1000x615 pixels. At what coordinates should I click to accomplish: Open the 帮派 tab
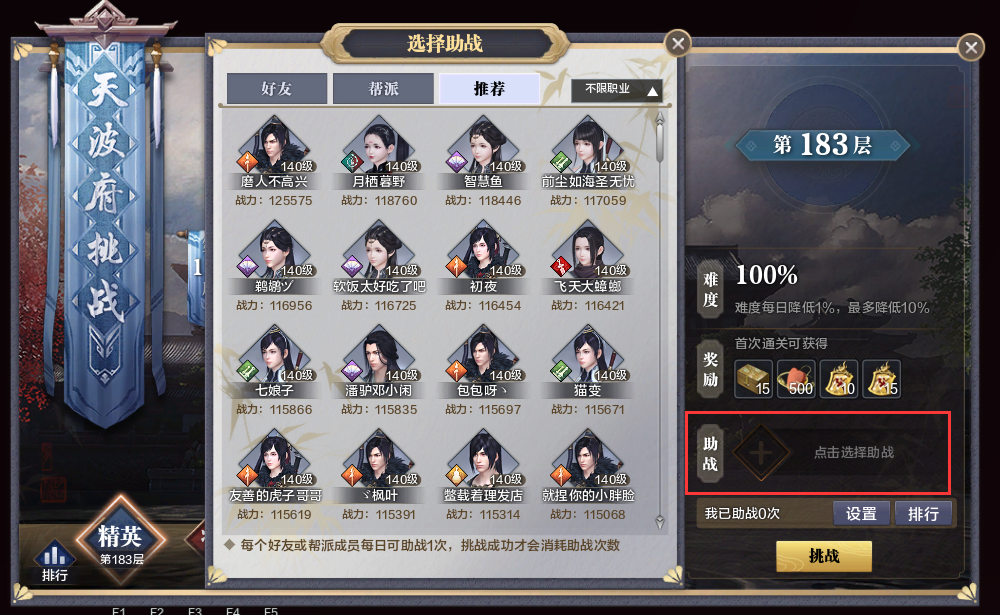383,89
